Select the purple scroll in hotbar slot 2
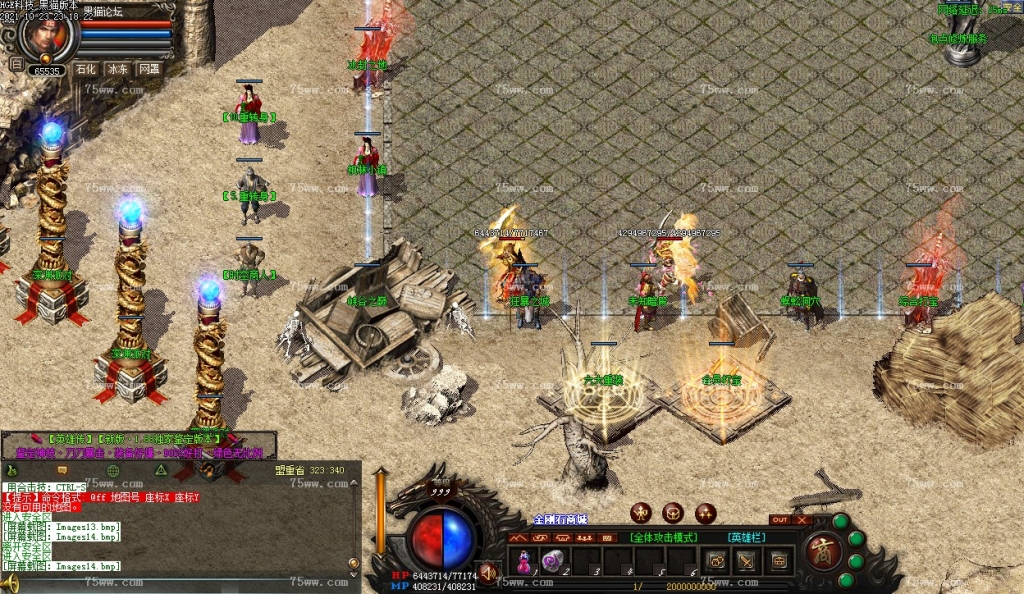 [553, 561]
